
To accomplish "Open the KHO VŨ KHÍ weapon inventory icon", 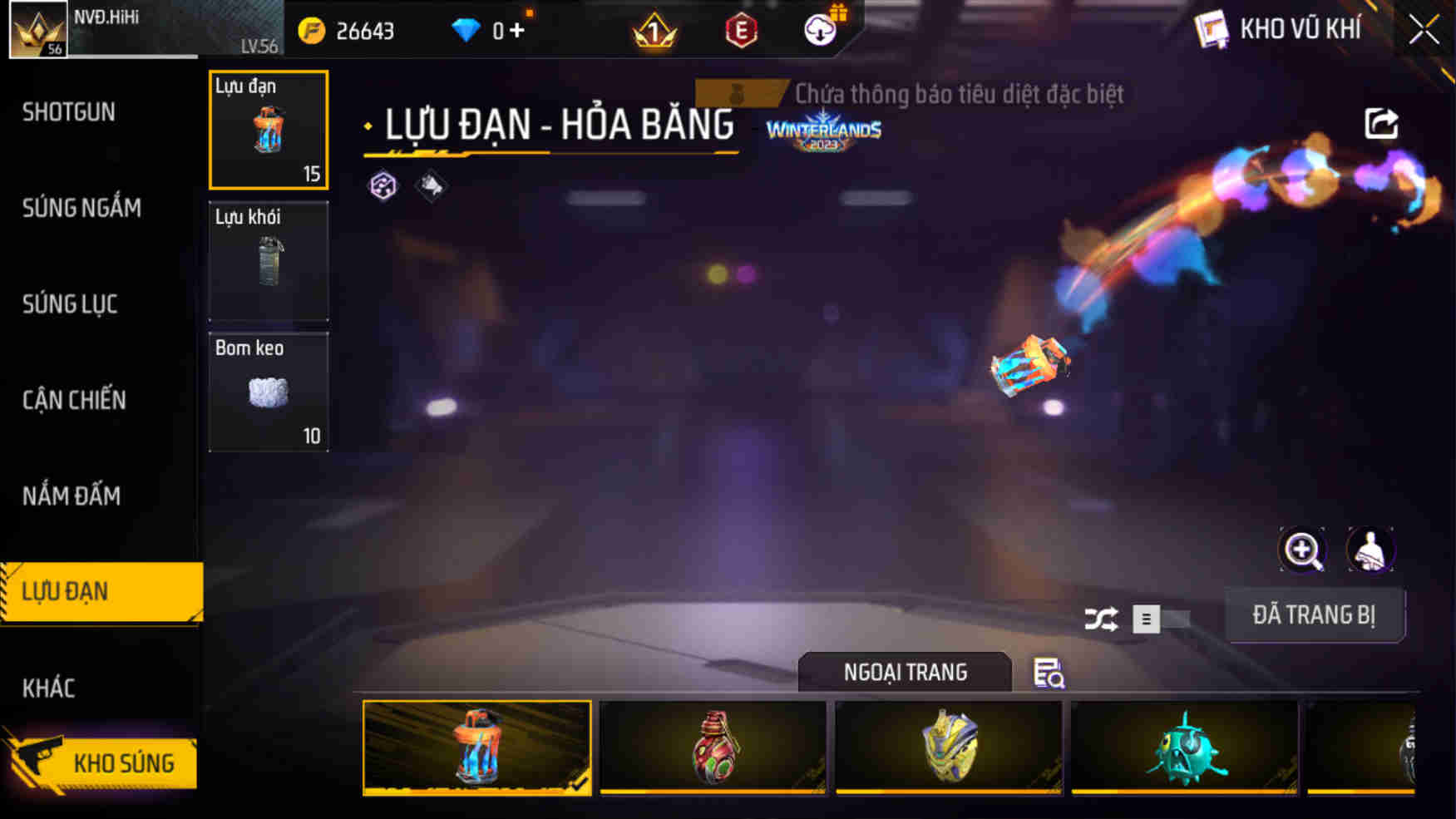I will (x=1212, y=27).
